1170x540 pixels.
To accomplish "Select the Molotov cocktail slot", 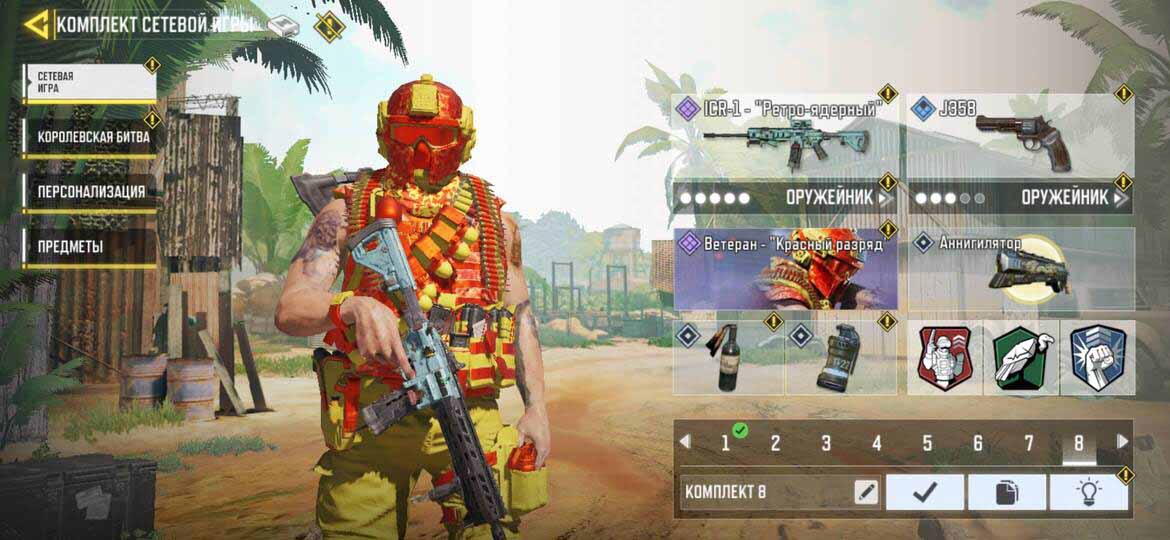I will [x=728, y=357].
